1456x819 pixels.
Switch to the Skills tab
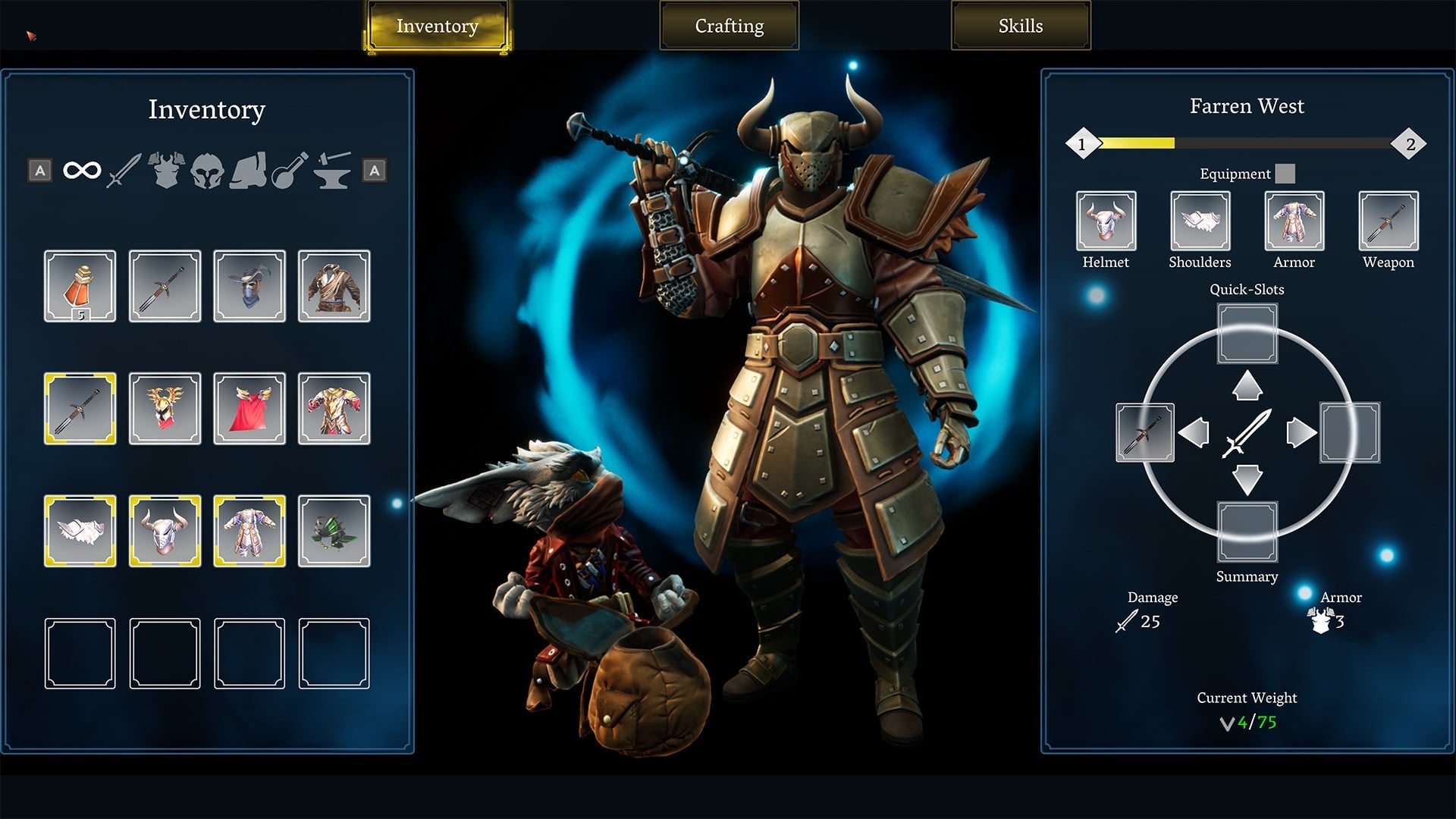click(1019, 25)
